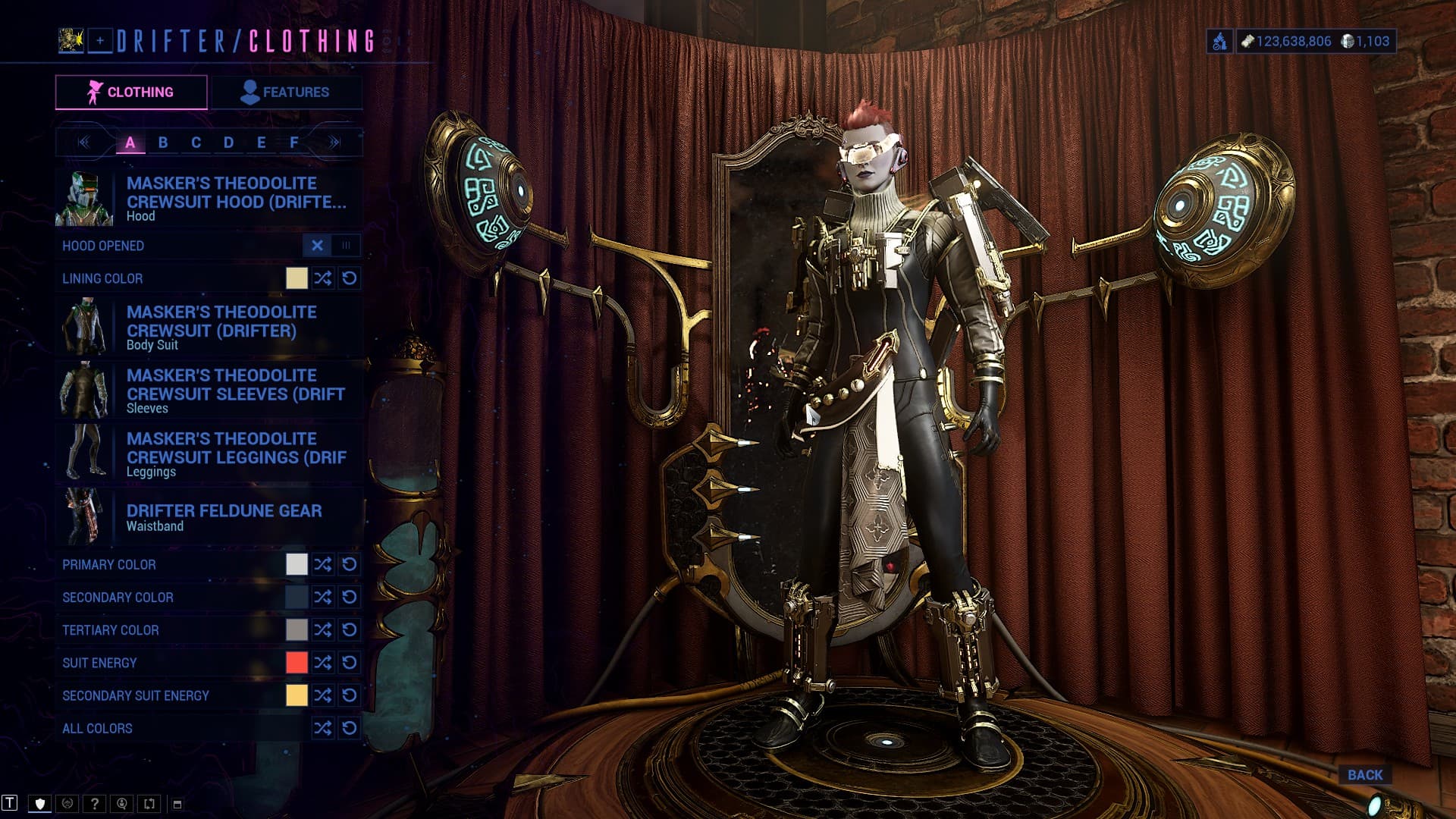Viewport: 1456px width, 819px height.
Task: Edit the Secondary Suit Energy color
Action: tap(297, 695)
